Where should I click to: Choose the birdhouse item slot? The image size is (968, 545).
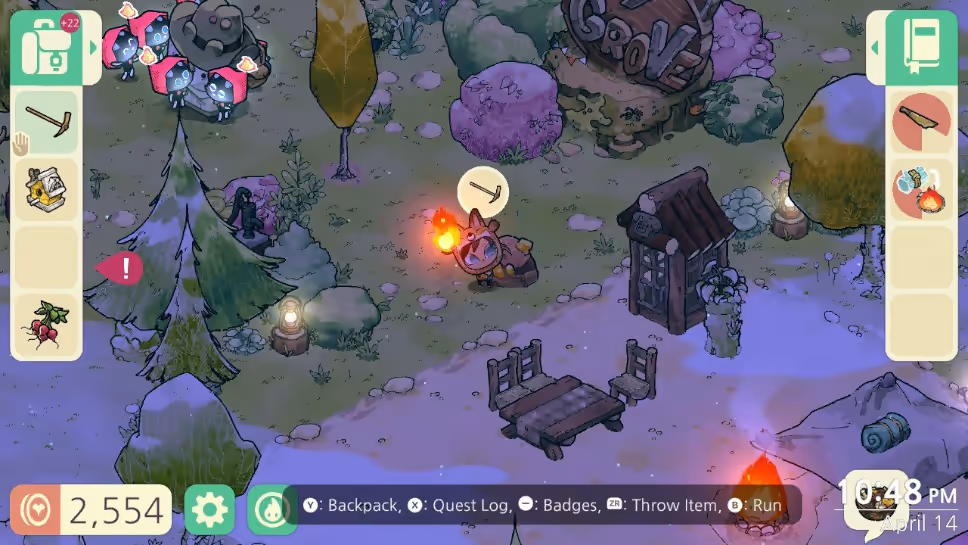pyautogui.click(x=46, y=190)
